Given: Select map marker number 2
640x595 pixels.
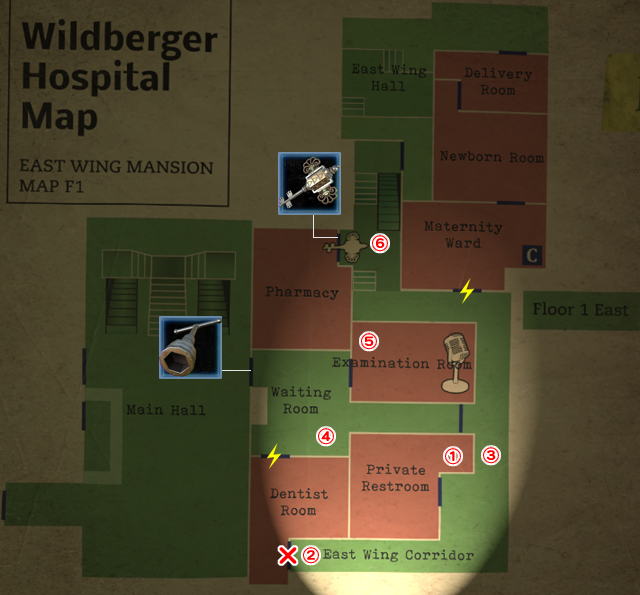Looking at the screenshot, I should 311,555.
